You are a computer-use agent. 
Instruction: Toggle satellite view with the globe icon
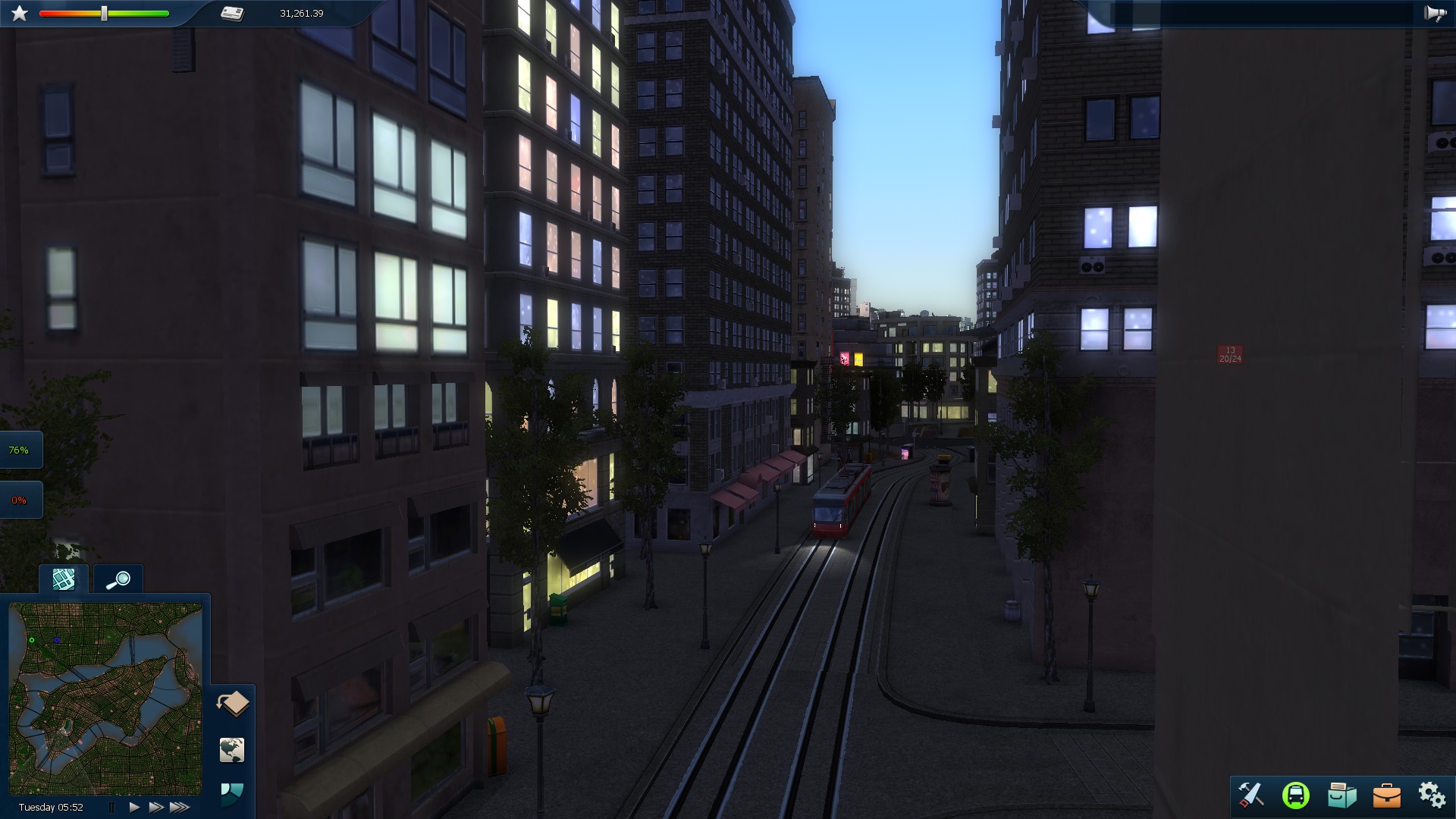pos(232,750)
